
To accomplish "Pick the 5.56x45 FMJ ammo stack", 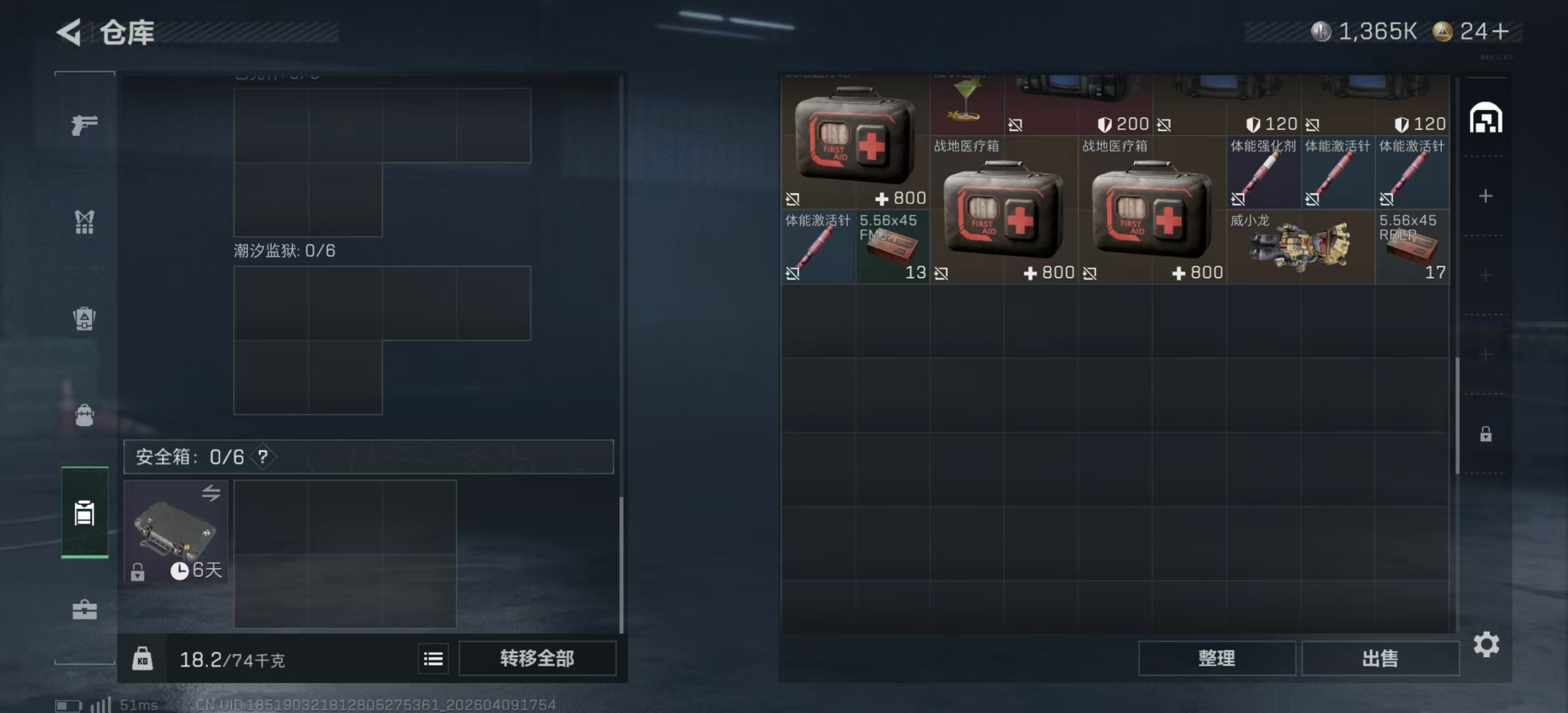I will tap(891, 247).
